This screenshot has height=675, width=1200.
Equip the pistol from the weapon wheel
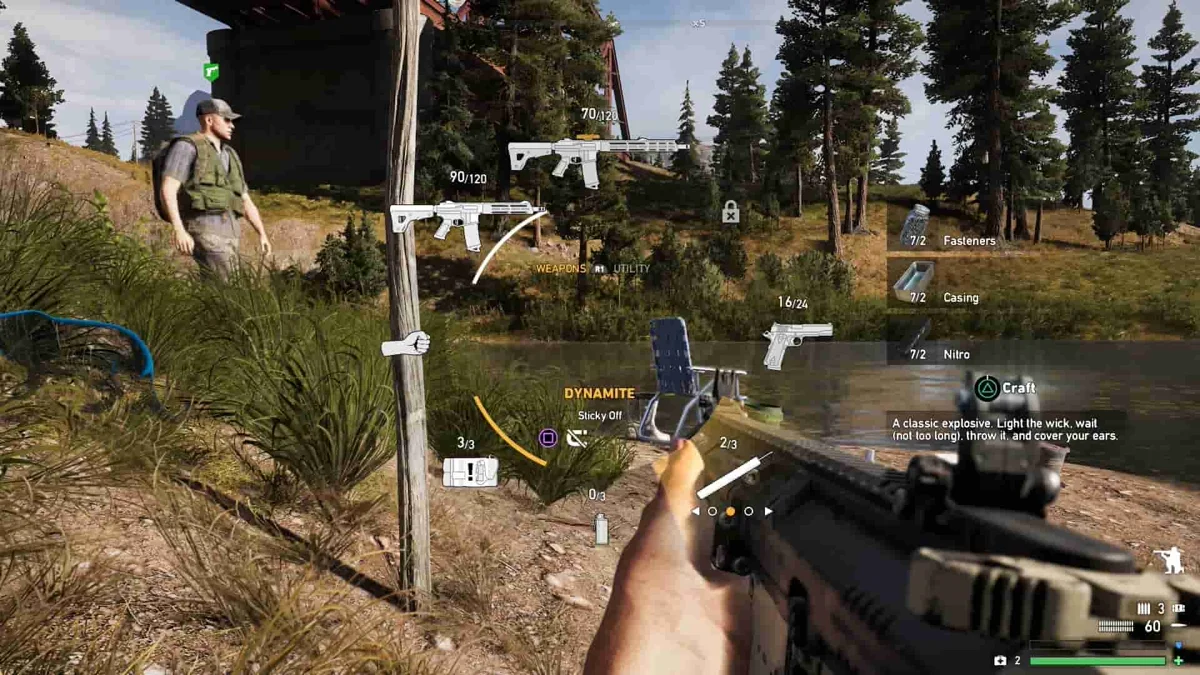(797, 341)
